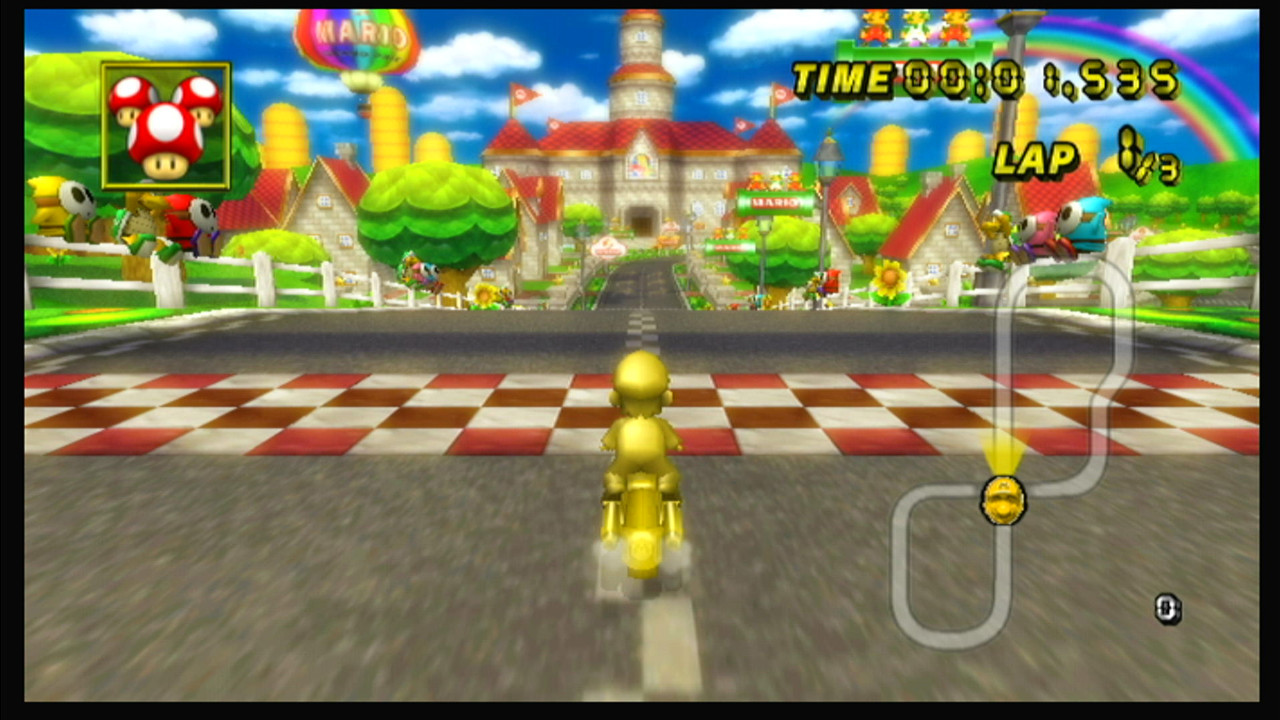1280x720 pixels.
Task: Click the pixel Luigi sprite atop the banner
Action: pos(913,25)
